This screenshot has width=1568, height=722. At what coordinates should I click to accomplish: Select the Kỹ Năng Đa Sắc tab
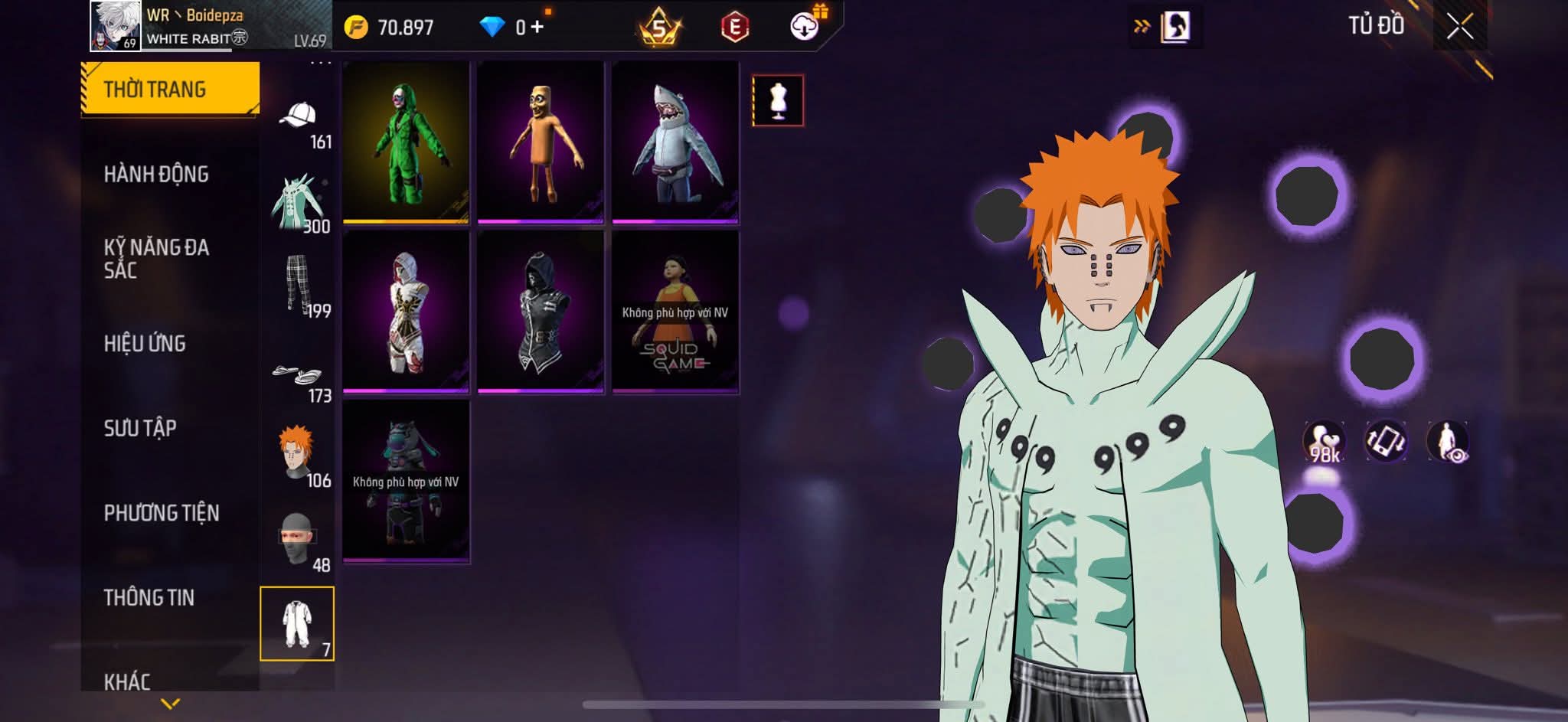pyautogui.click(x=156, y=258)
